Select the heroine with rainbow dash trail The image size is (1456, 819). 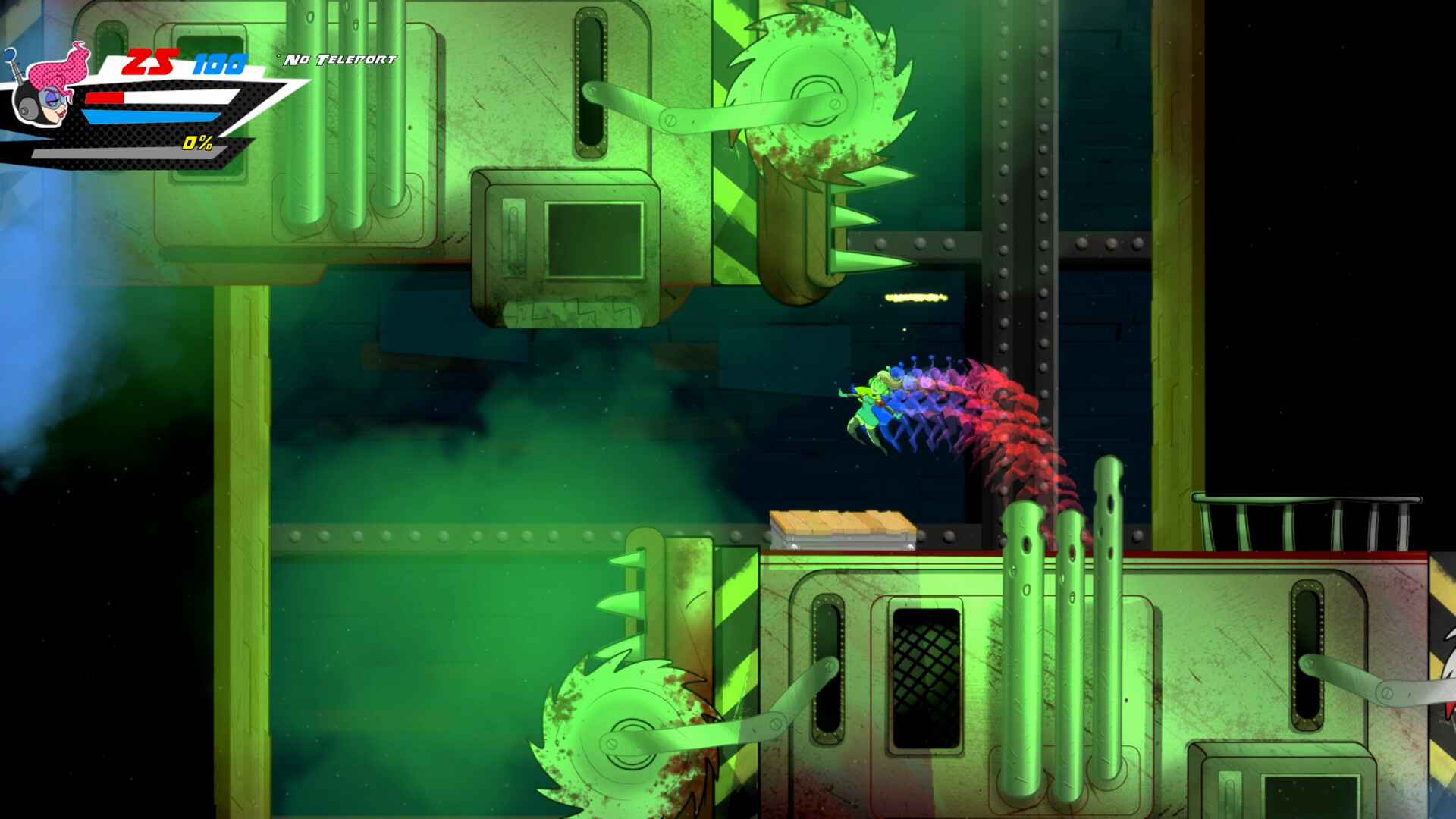click(872, 402)
